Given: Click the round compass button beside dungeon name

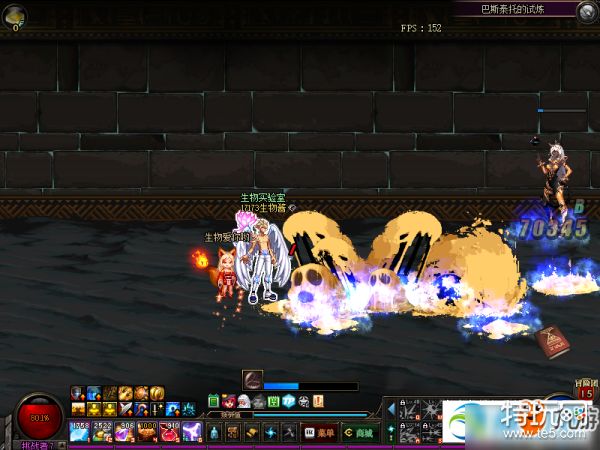Looking at the screenshot, I should [x=587, y=10].
